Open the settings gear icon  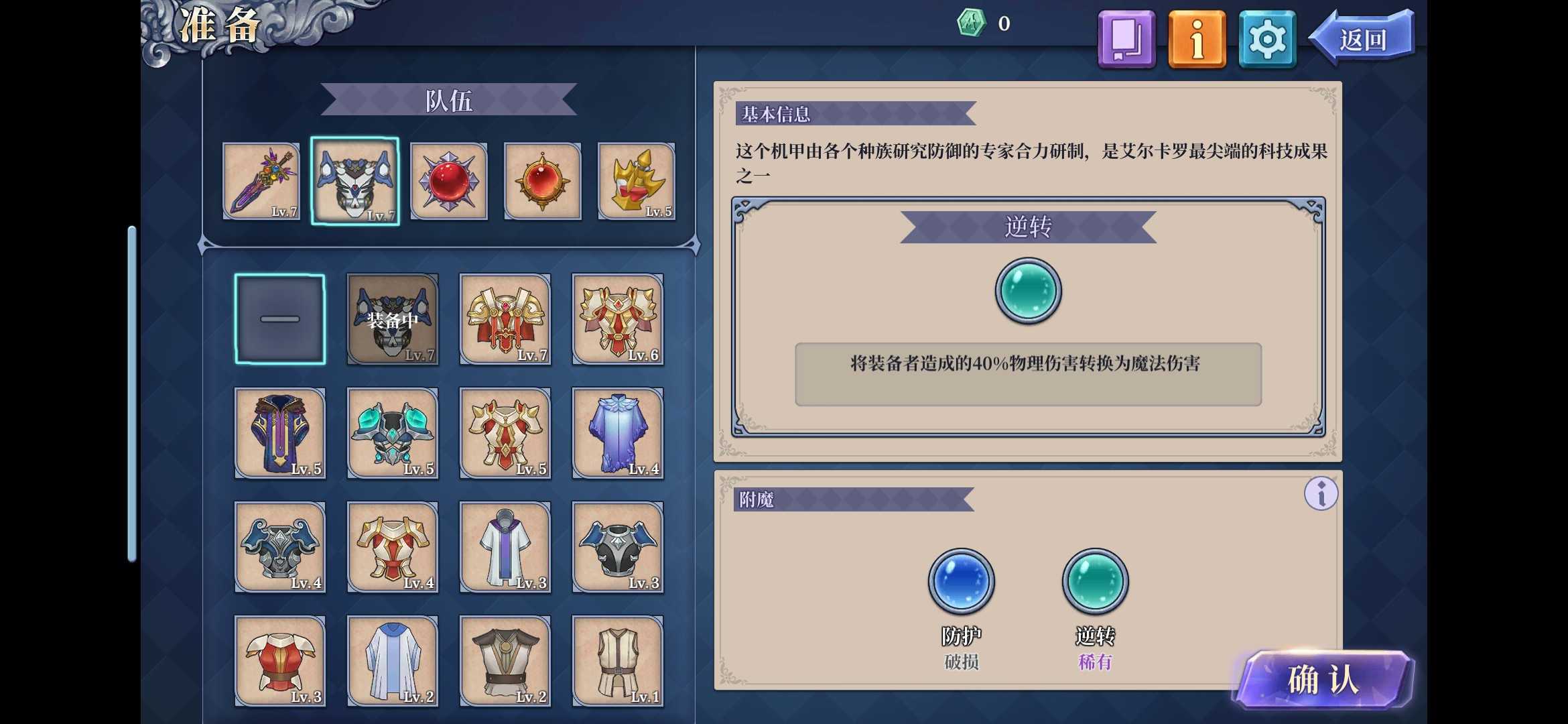pyautogui.click(x=1266, y=39)
